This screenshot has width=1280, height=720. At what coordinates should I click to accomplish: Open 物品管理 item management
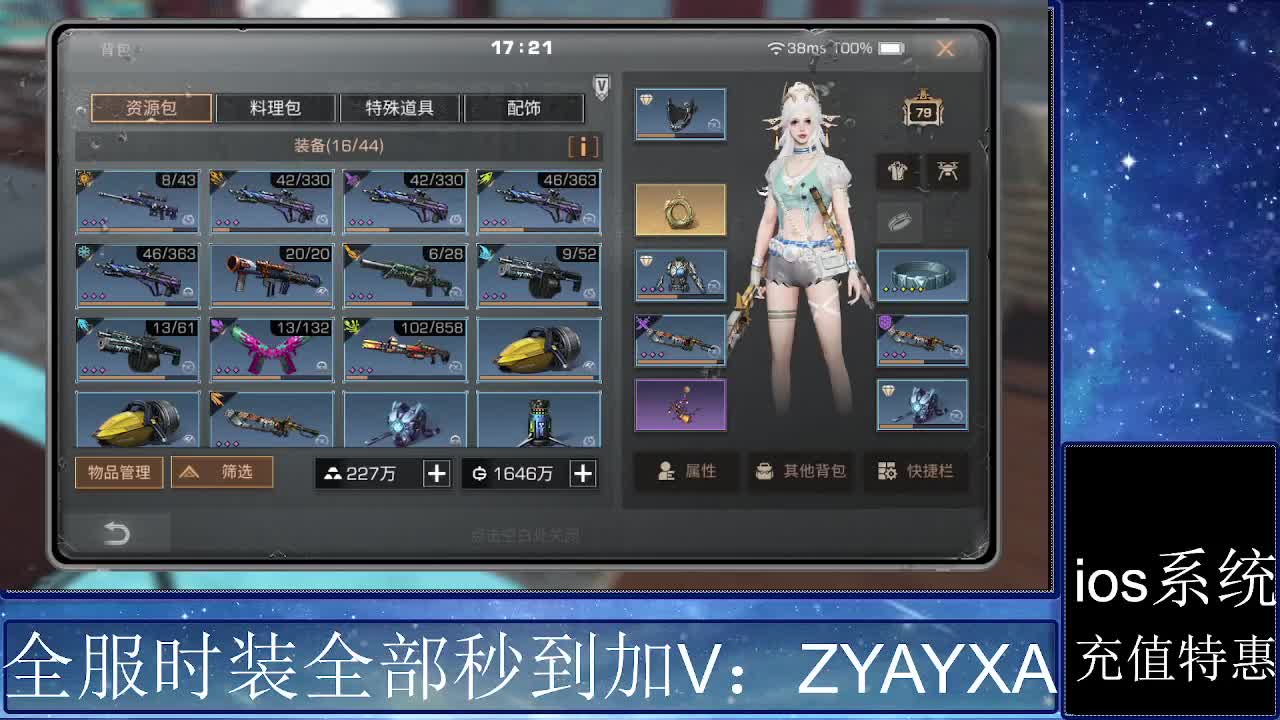tap(120, 473)
